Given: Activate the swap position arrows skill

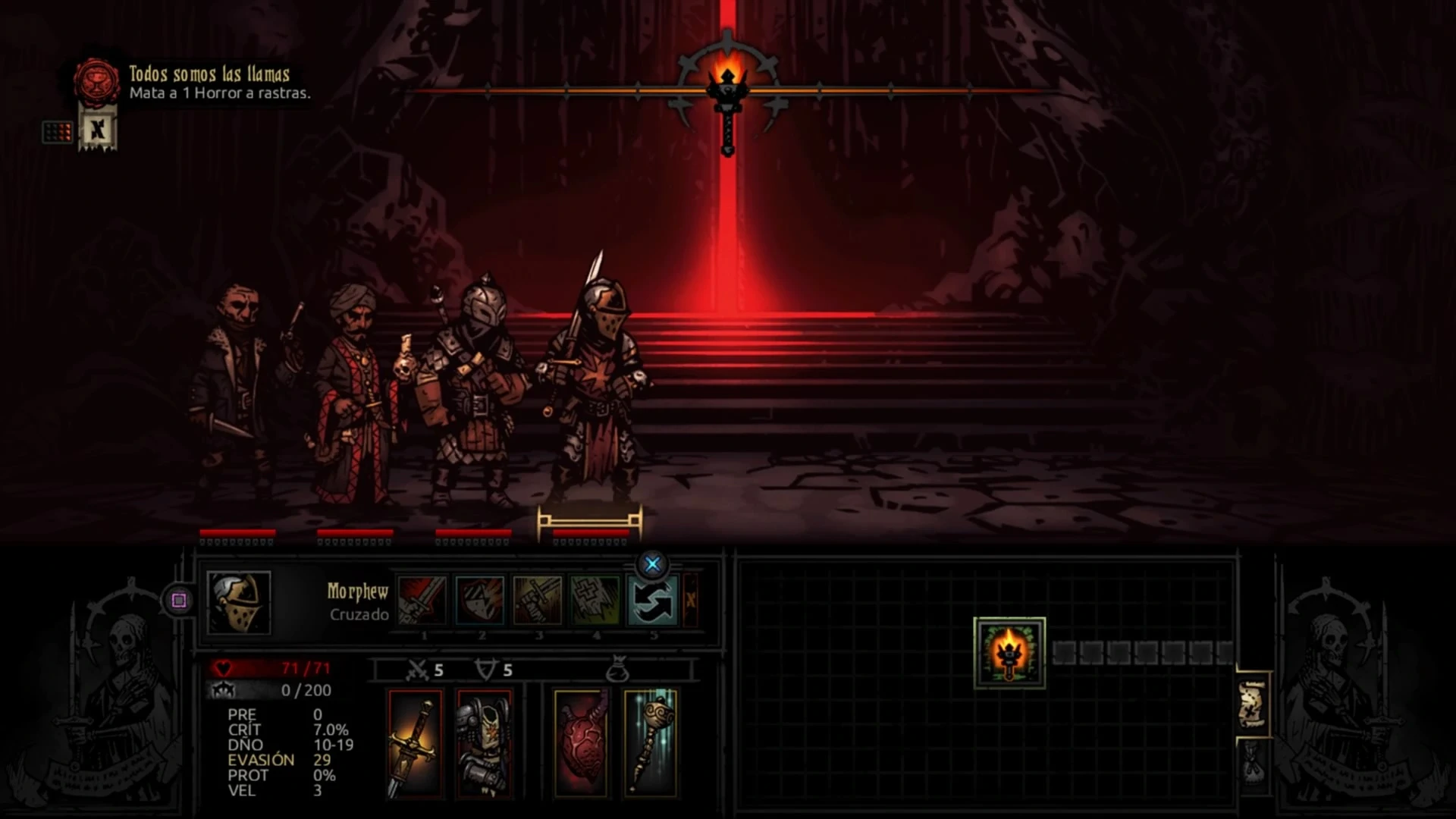Looking at the screenshot, I should pyautogui.click(x=653, y=601).
